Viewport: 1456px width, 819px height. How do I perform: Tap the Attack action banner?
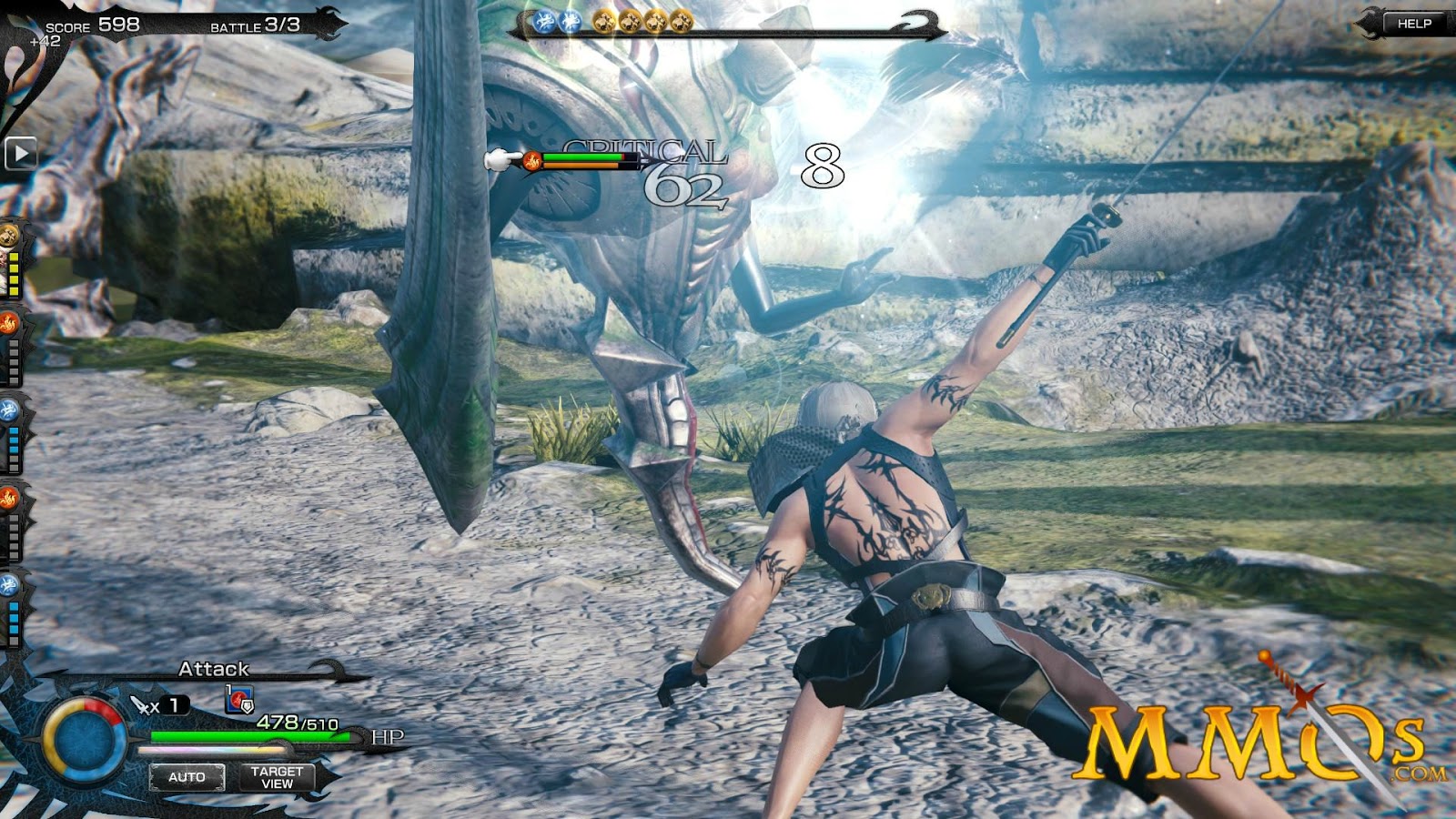214,669
